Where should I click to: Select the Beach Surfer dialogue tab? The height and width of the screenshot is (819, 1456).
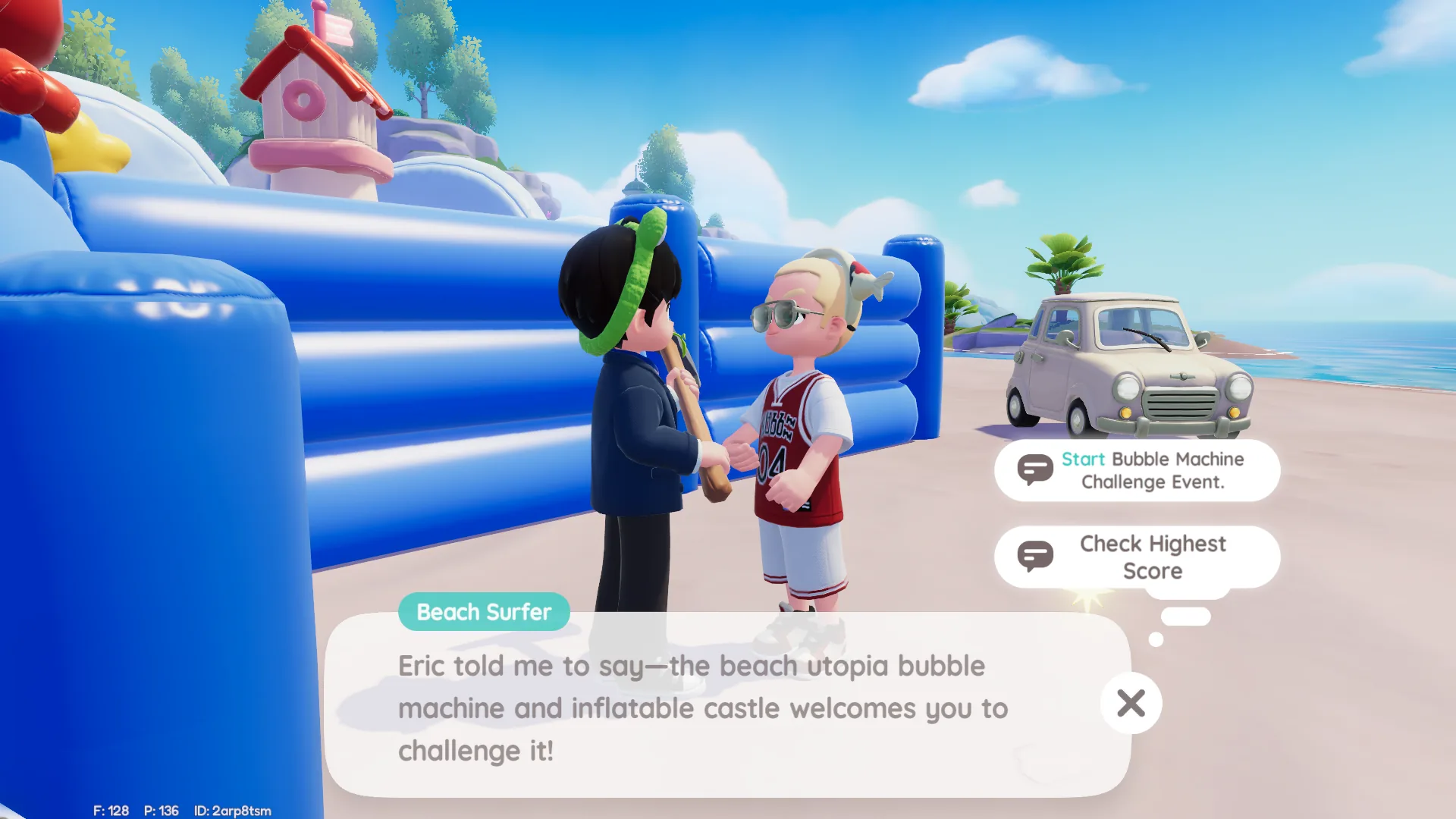[x=484, y=612]
